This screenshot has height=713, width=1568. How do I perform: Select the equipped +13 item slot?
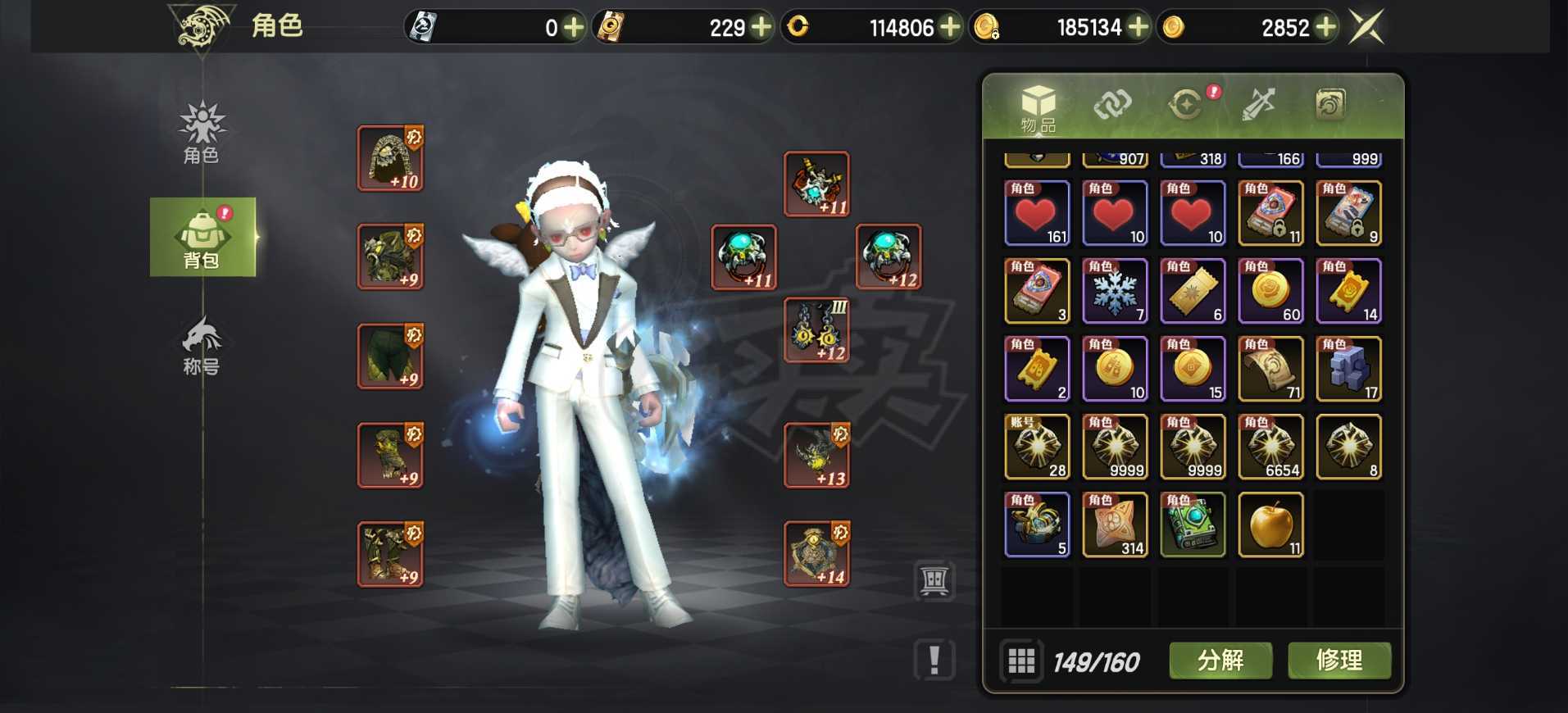click(x=816, y=456)
